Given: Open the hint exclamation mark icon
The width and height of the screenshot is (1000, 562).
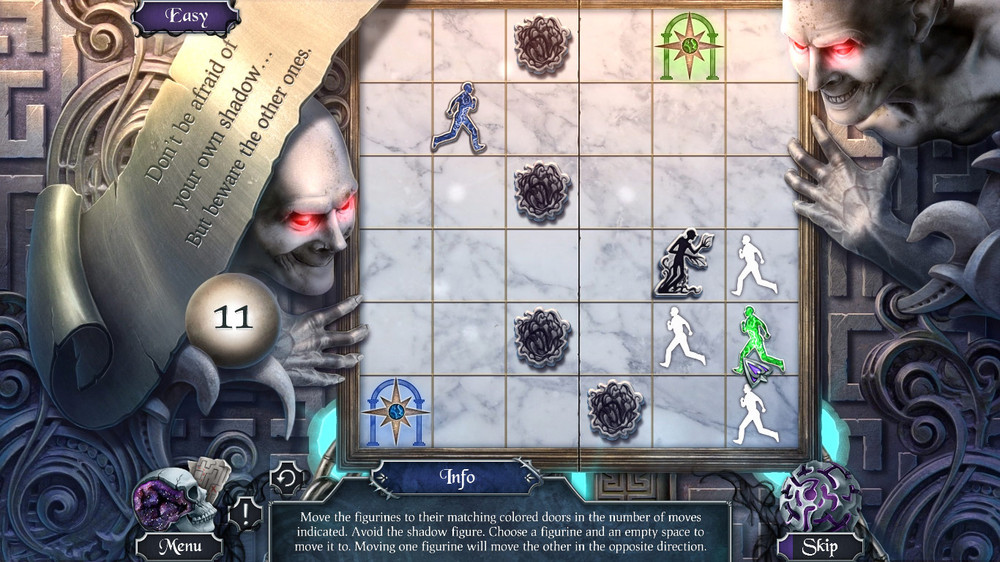Looking at the screenshot, I should click(x=247, y=514).
